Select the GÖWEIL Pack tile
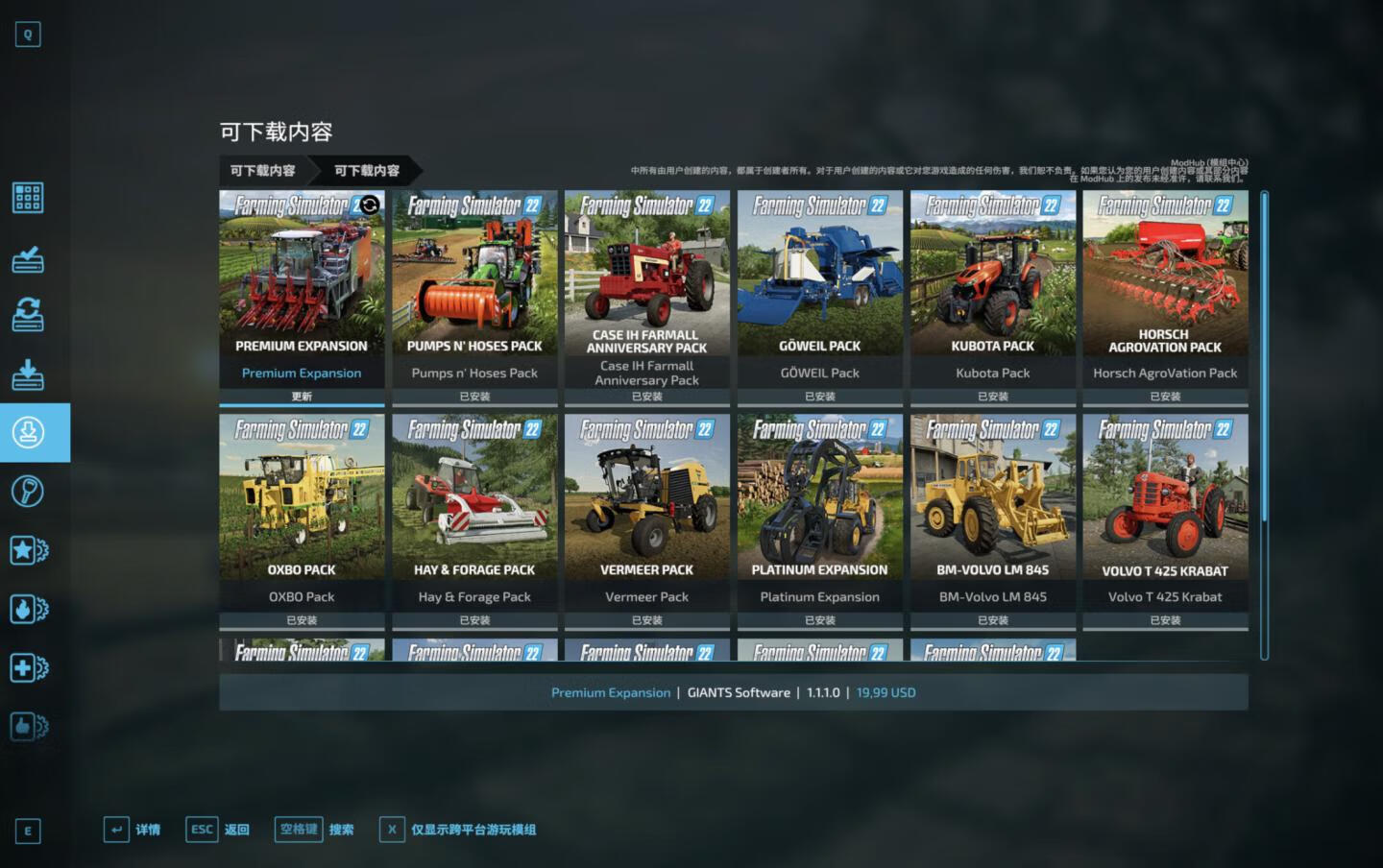 819,288
